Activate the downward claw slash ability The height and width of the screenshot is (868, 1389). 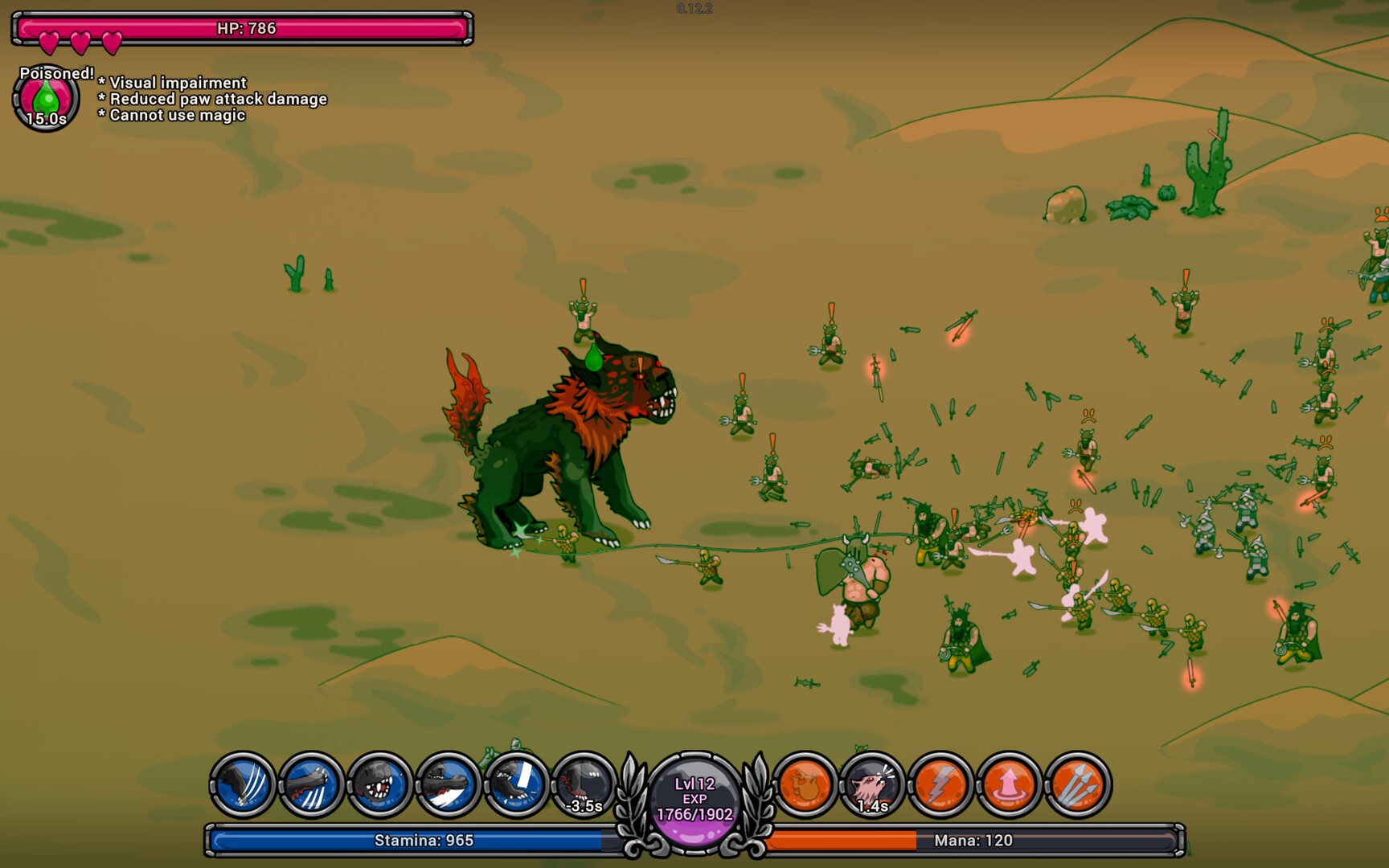[243, 784]
